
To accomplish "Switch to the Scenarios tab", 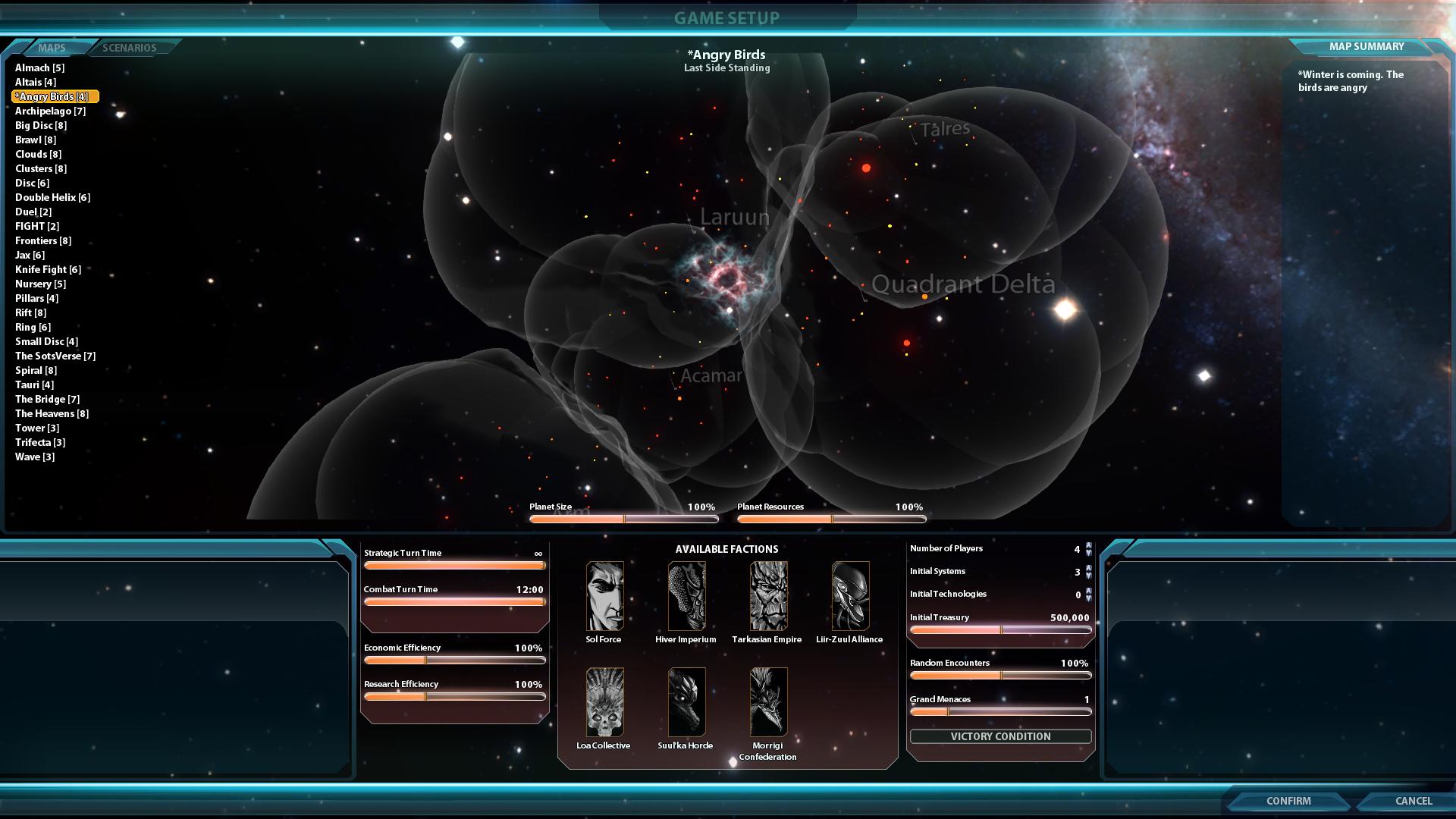I will 130,48.
